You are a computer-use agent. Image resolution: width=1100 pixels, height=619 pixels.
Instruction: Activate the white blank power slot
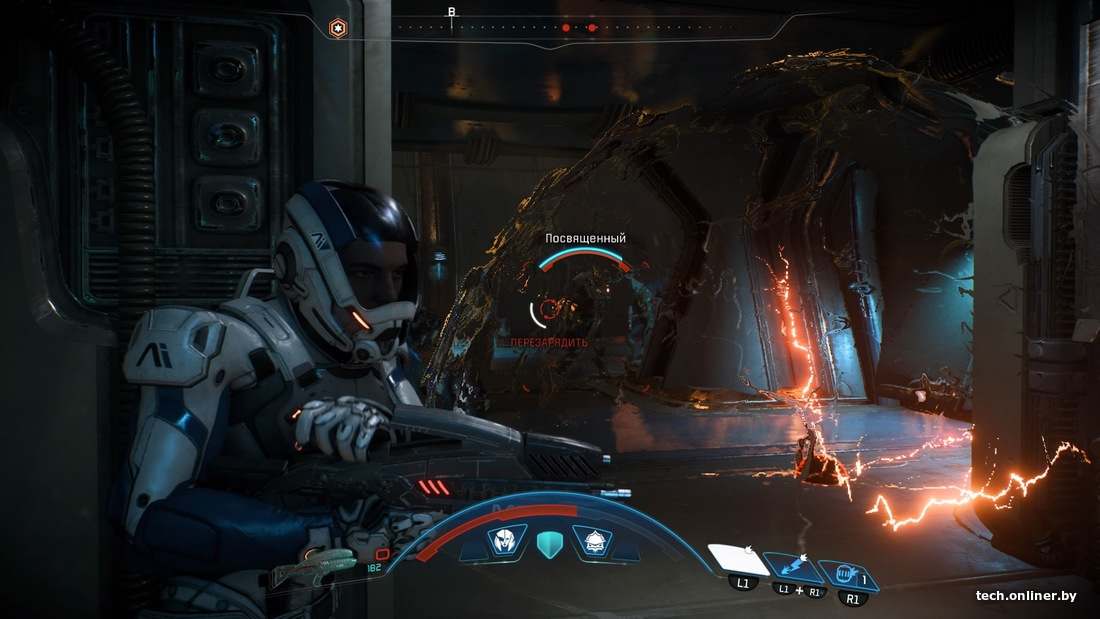(x=738, y=560)
